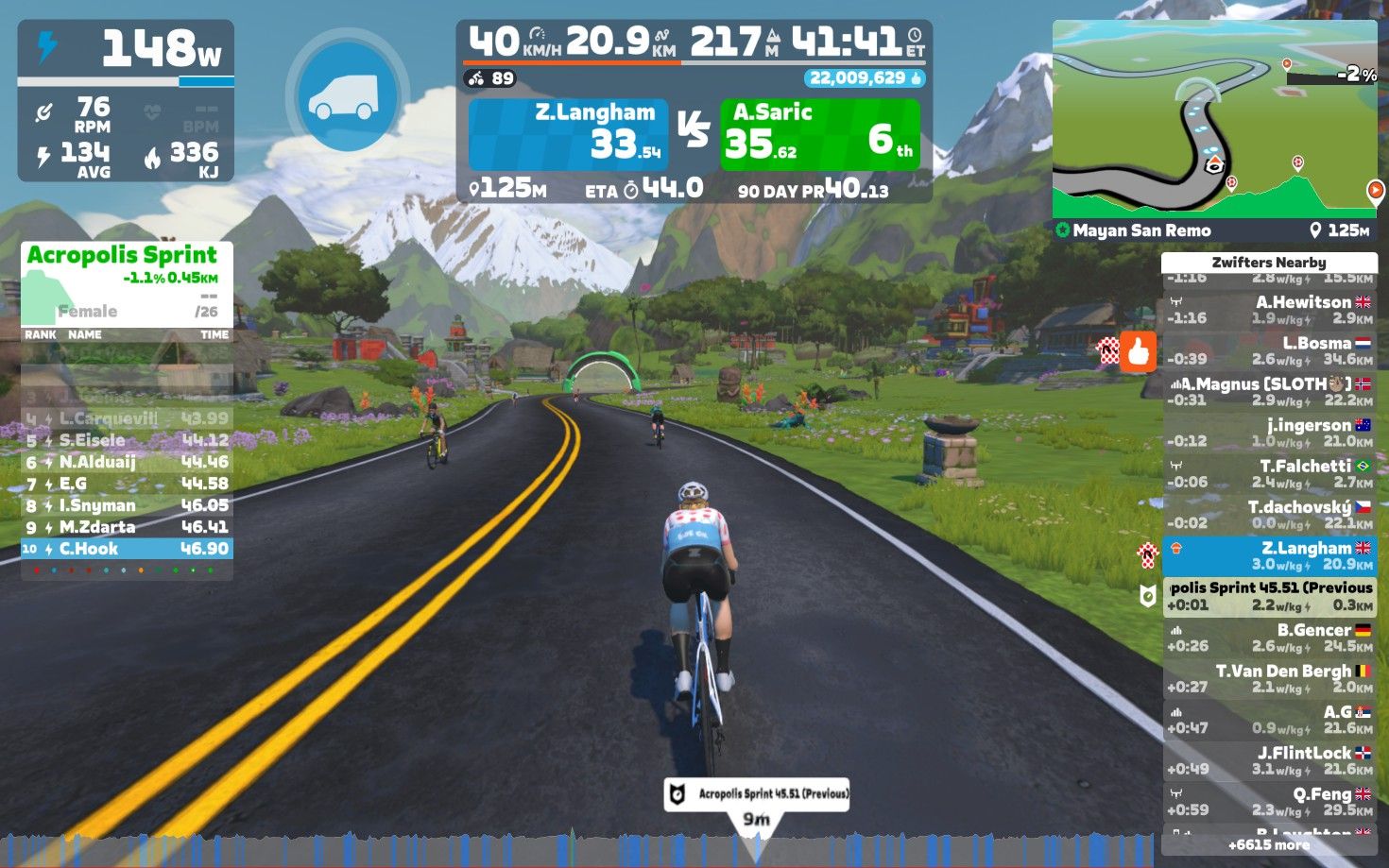Click the 22,009,629 Ride On counter
This screenshot has width=1389, height=868.
coord(865,78)
